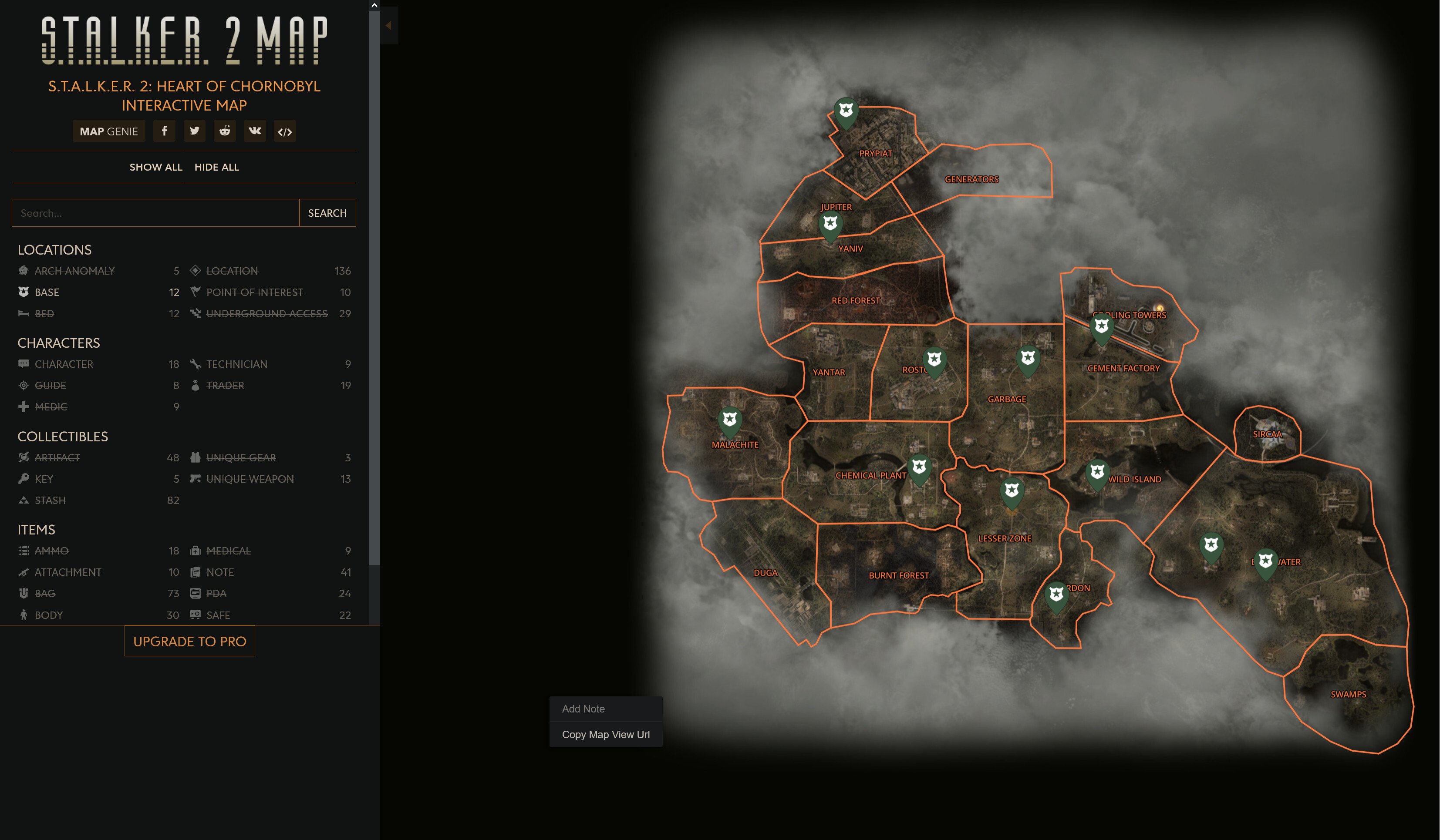Image resolution: width=1440 pixels, height=840 pixels.
Task: Share the map on Twitter
Action: tap(195, 131)
